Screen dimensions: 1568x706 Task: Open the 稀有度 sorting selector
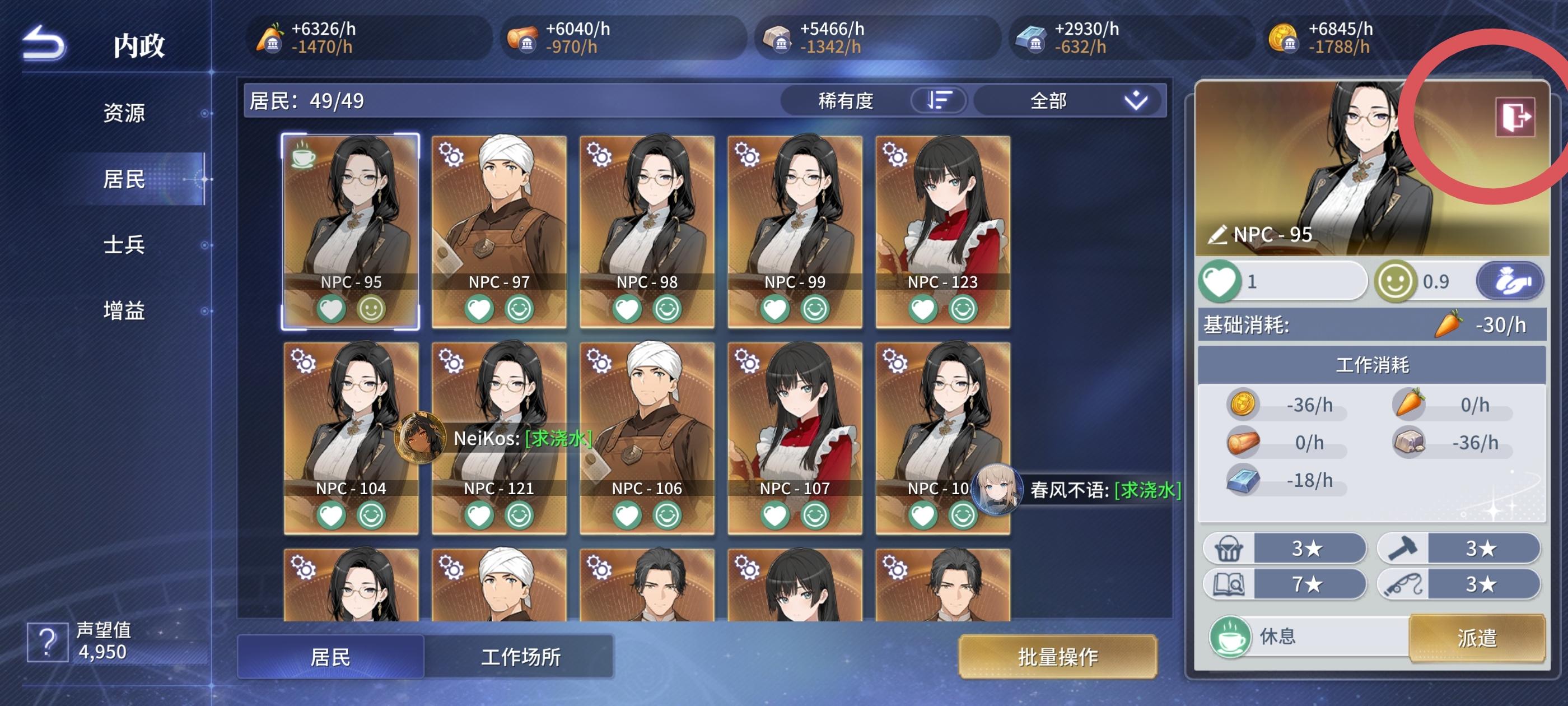click(846, 101)
